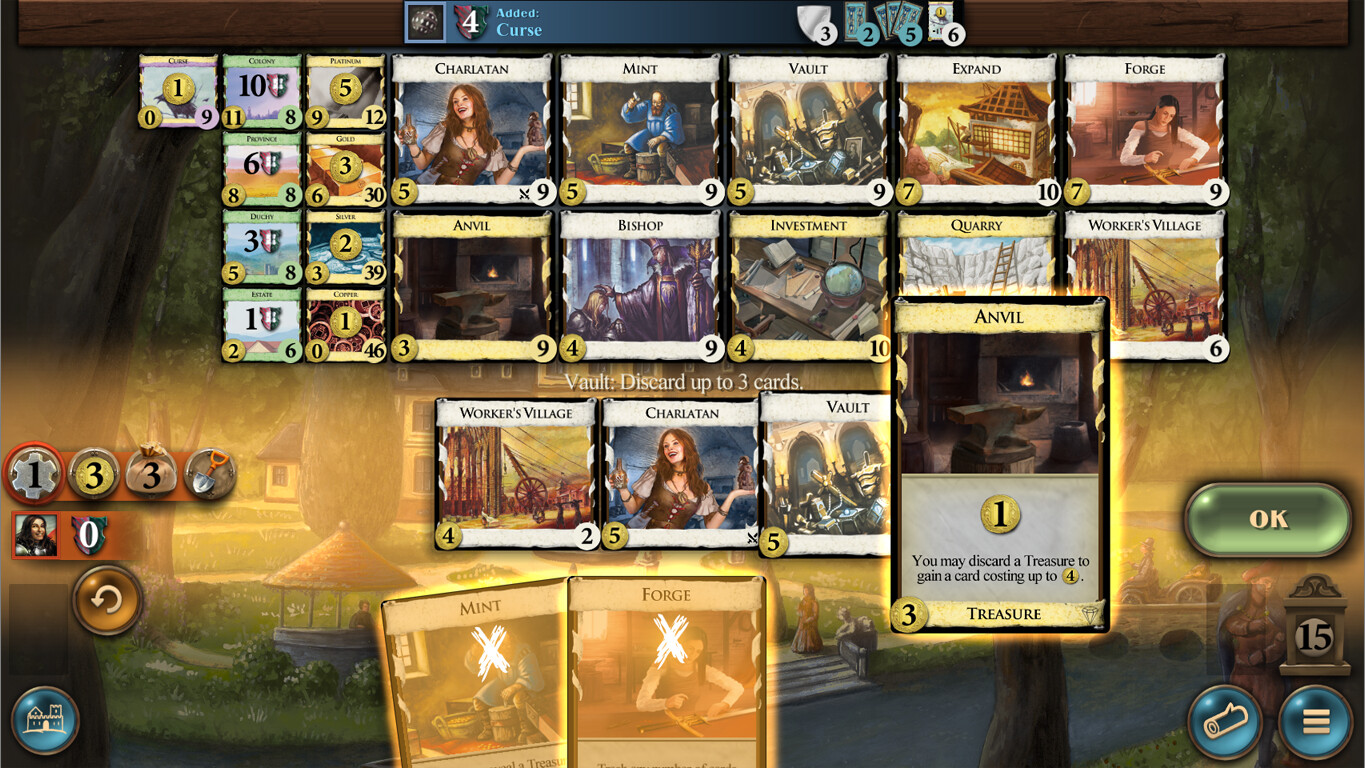Open the kingdom overview castle icon
Image resolution: width=1365 pixels, height=768 pixels.
[45, 722]
